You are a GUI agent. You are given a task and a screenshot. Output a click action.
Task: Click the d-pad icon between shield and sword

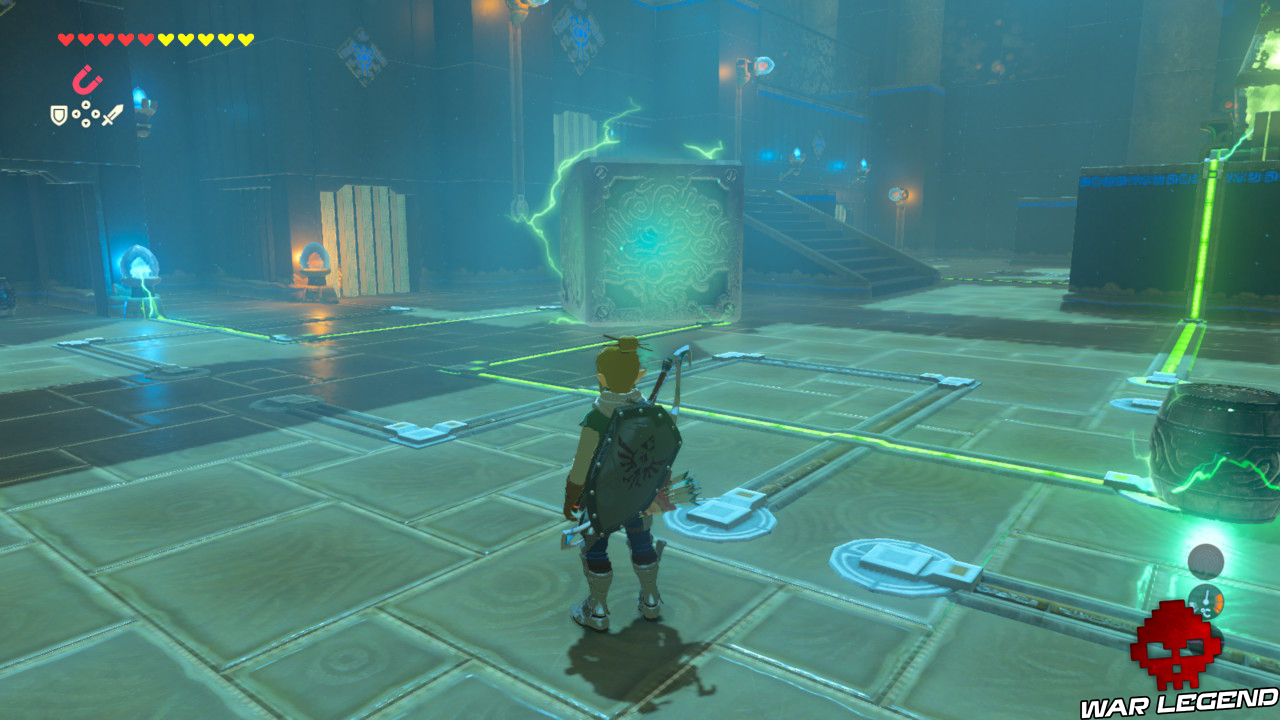point(85,113)
